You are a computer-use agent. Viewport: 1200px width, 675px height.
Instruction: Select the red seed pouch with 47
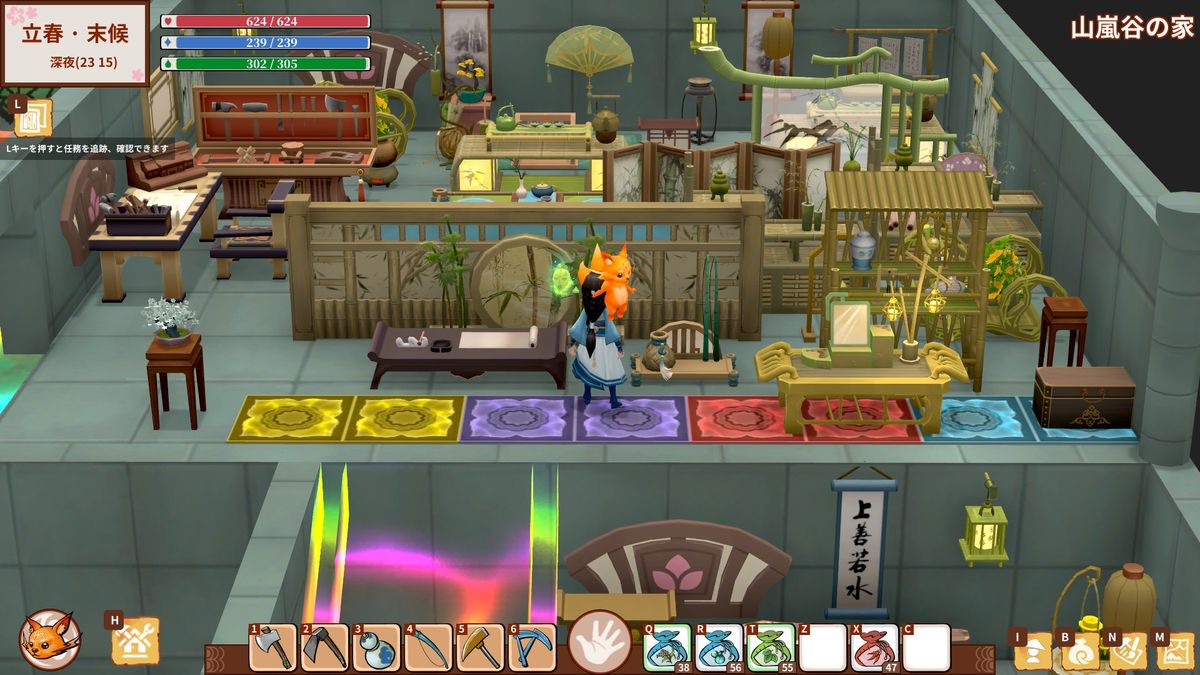point(874,647)
